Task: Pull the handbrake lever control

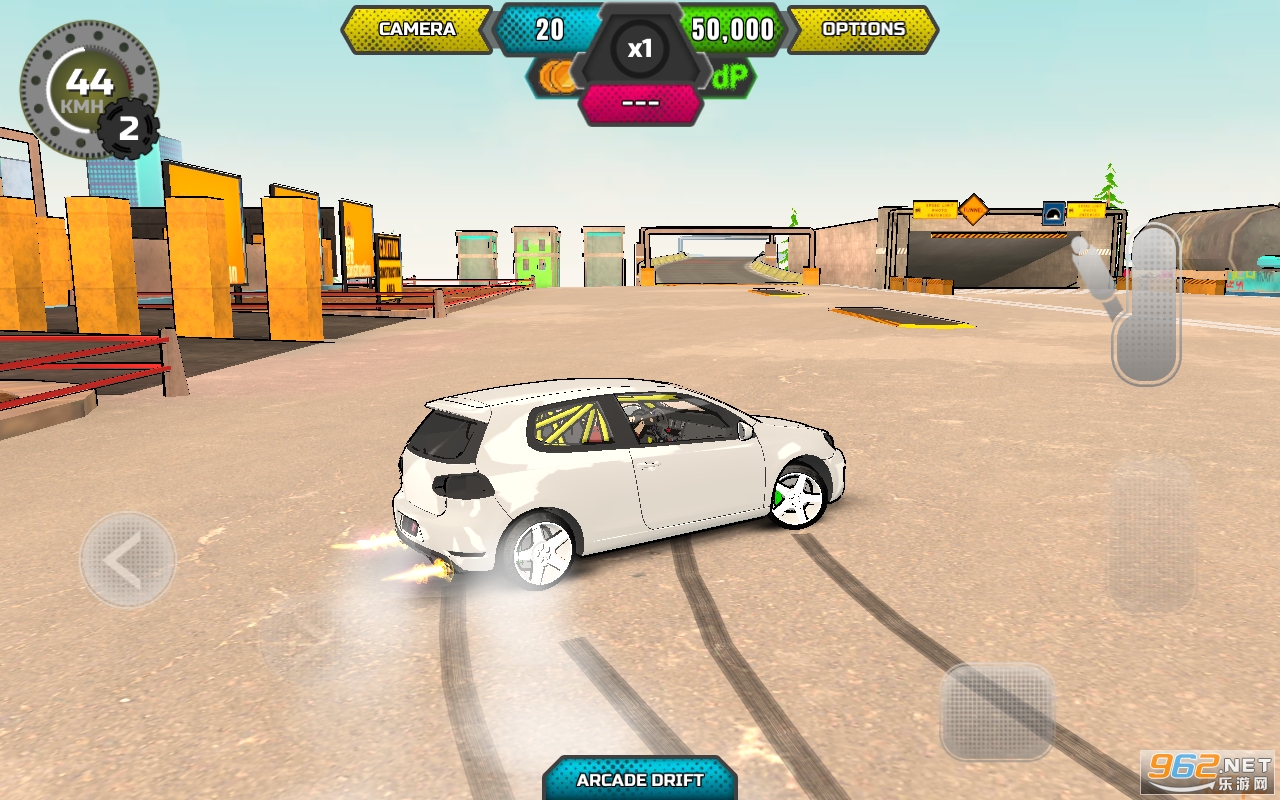Action: (1145, 304)
